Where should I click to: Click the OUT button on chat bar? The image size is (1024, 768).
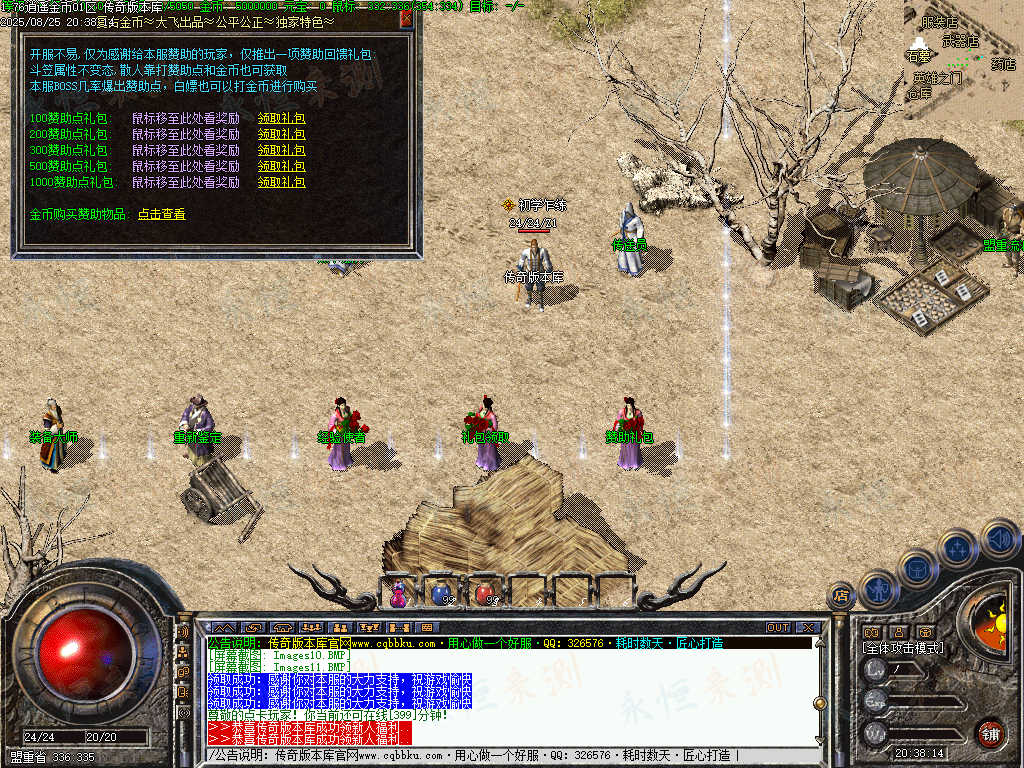[778, 627]
